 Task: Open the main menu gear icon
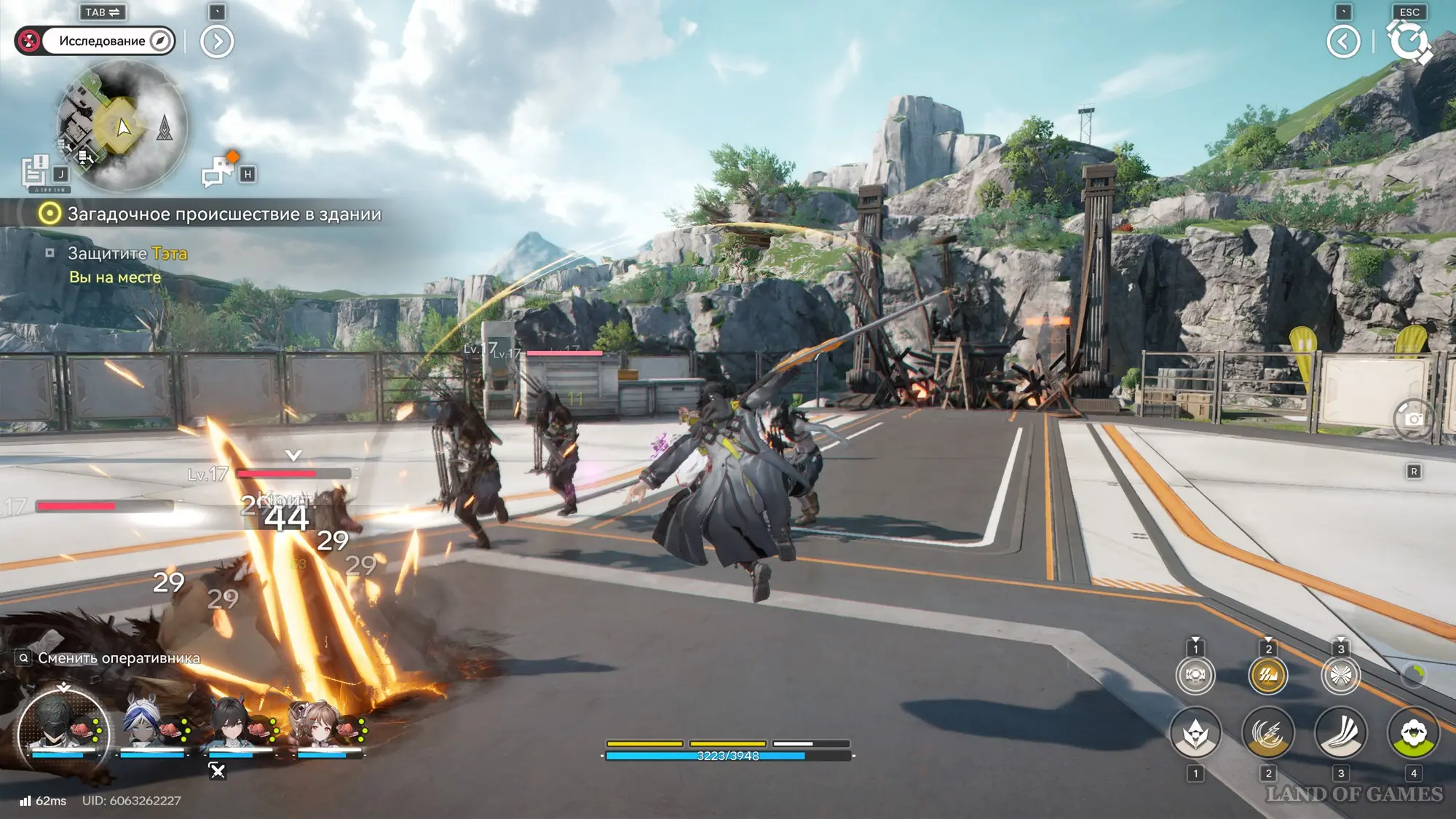pos(1409,41)
